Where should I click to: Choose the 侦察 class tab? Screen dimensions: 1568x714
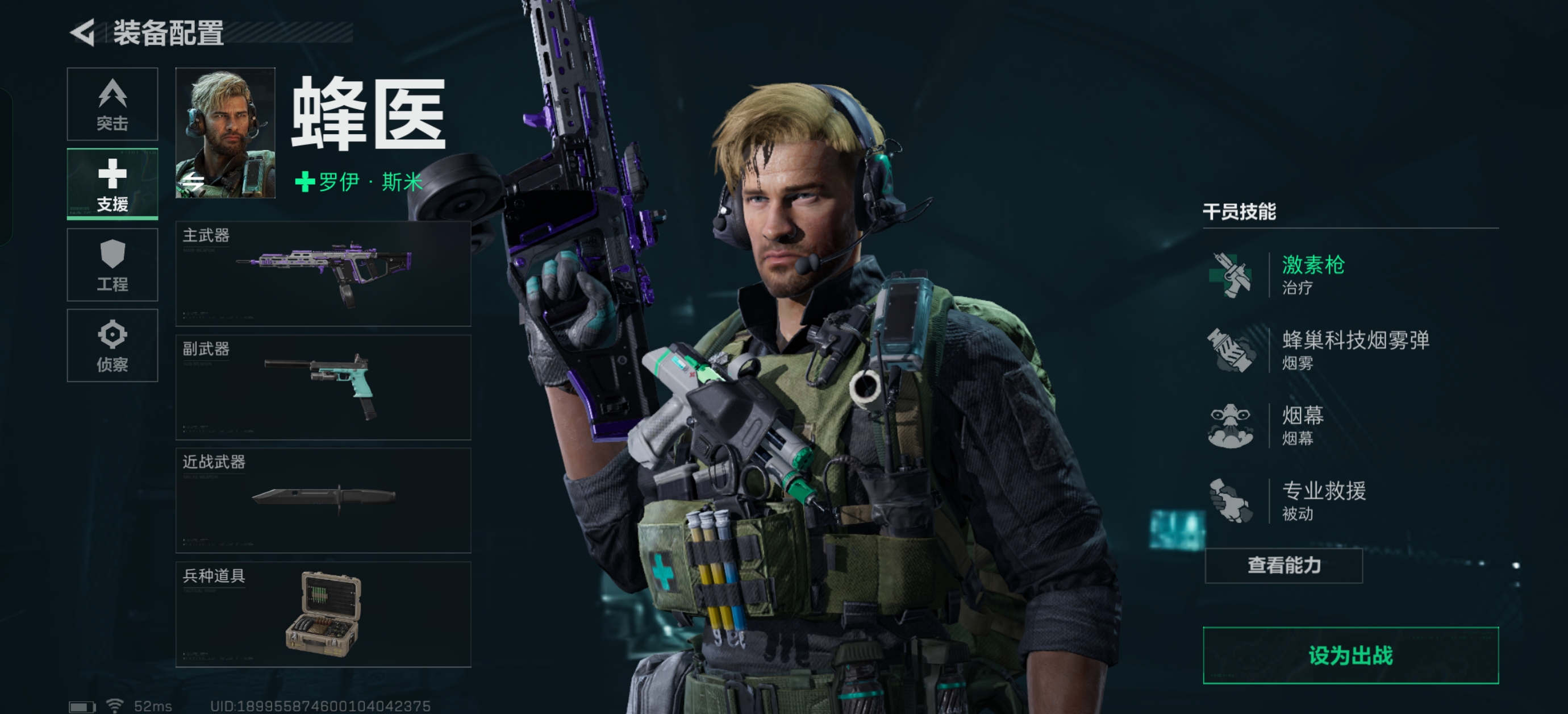coord(112,346)
